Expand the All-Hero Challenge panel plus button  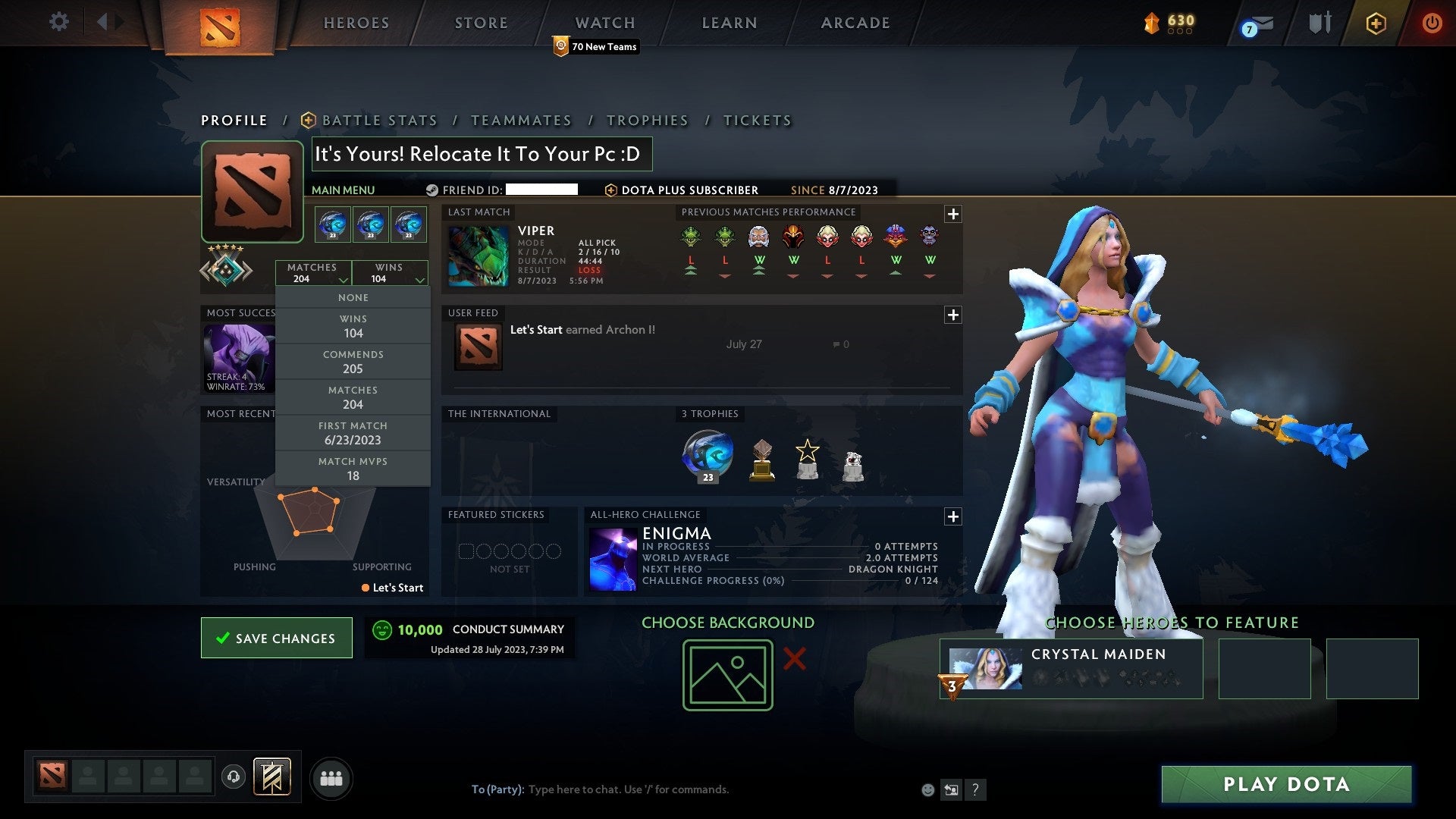pyautogui.click(x=953, y=516)
